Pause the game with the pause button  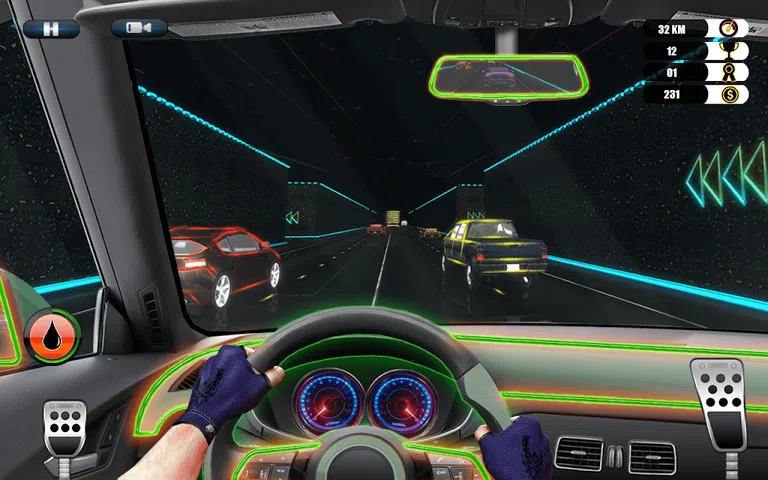coord(50,28)
